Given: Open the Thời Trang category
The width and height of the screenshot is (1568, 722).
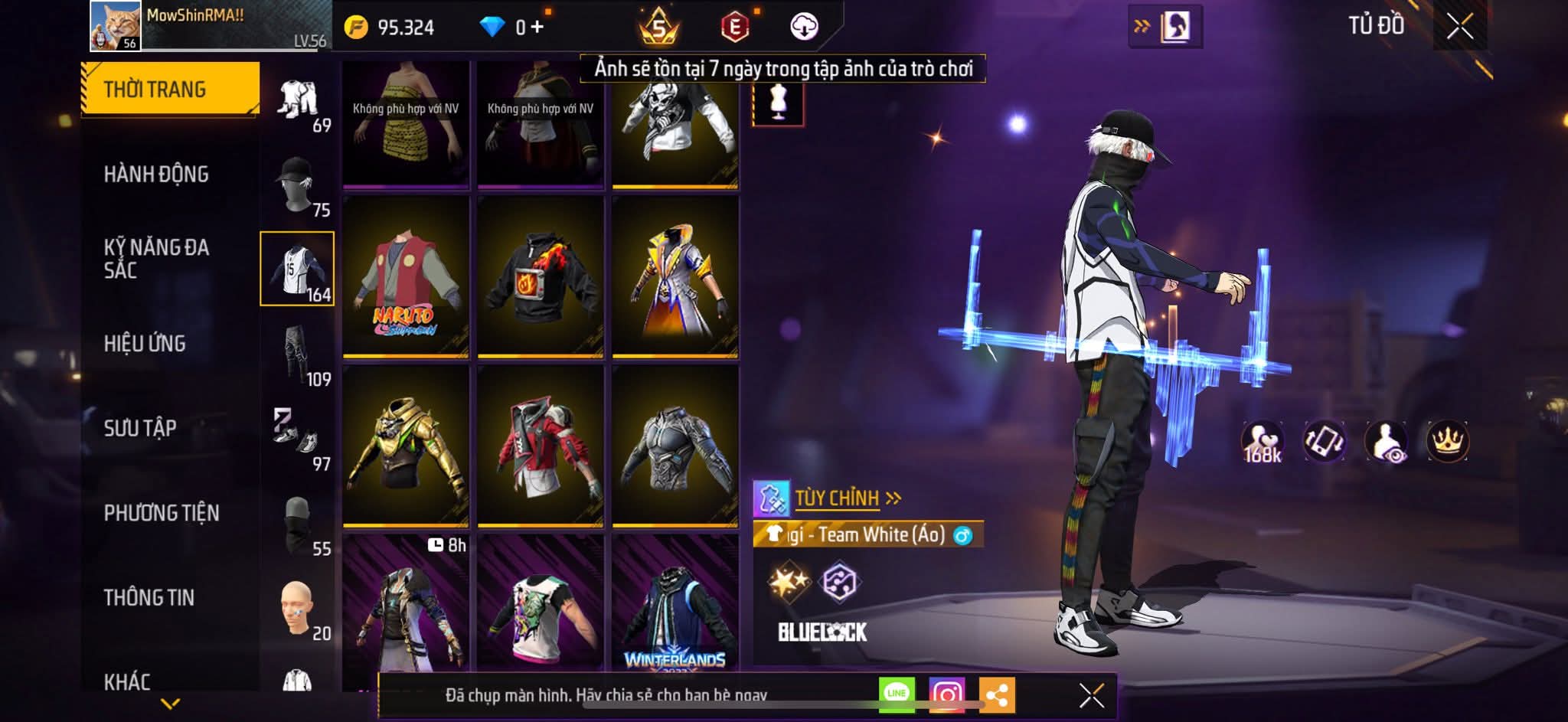Looking at the screenshot, I should point(169,89).
